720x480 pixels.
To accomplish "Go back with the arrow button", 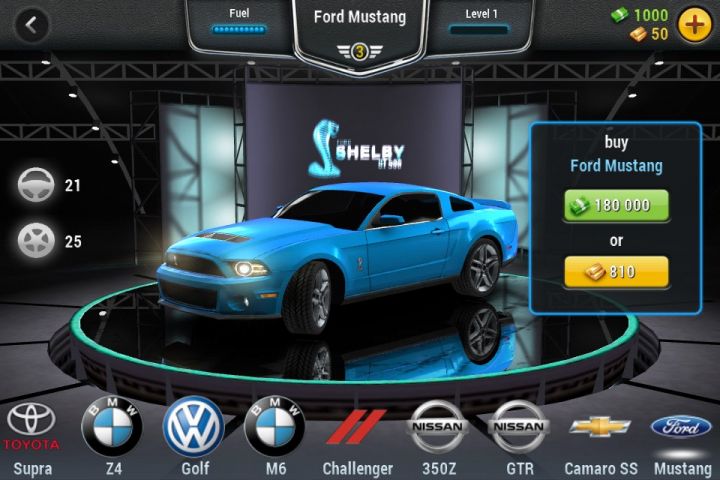I will 32,26.
